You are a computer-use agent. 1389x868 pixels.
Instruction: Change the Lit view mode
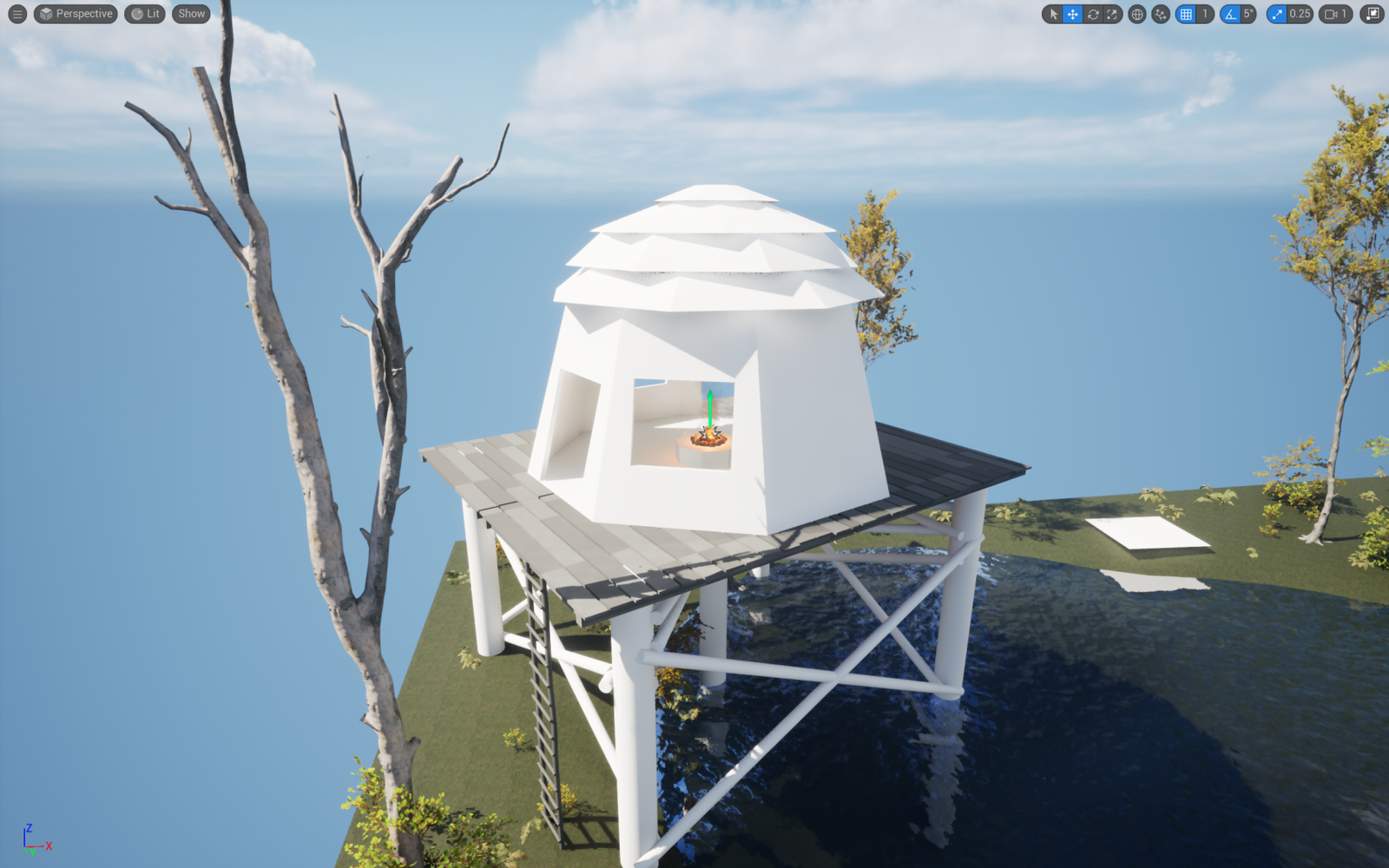coord(145,14)
